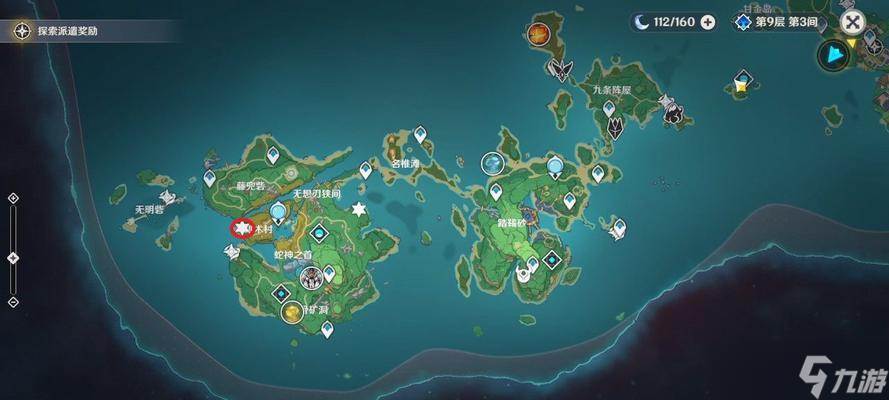This screenshot has height=400, width=889.
Task: Select the domain icon on the small eastern islet
Action: [x=740, y=80]
